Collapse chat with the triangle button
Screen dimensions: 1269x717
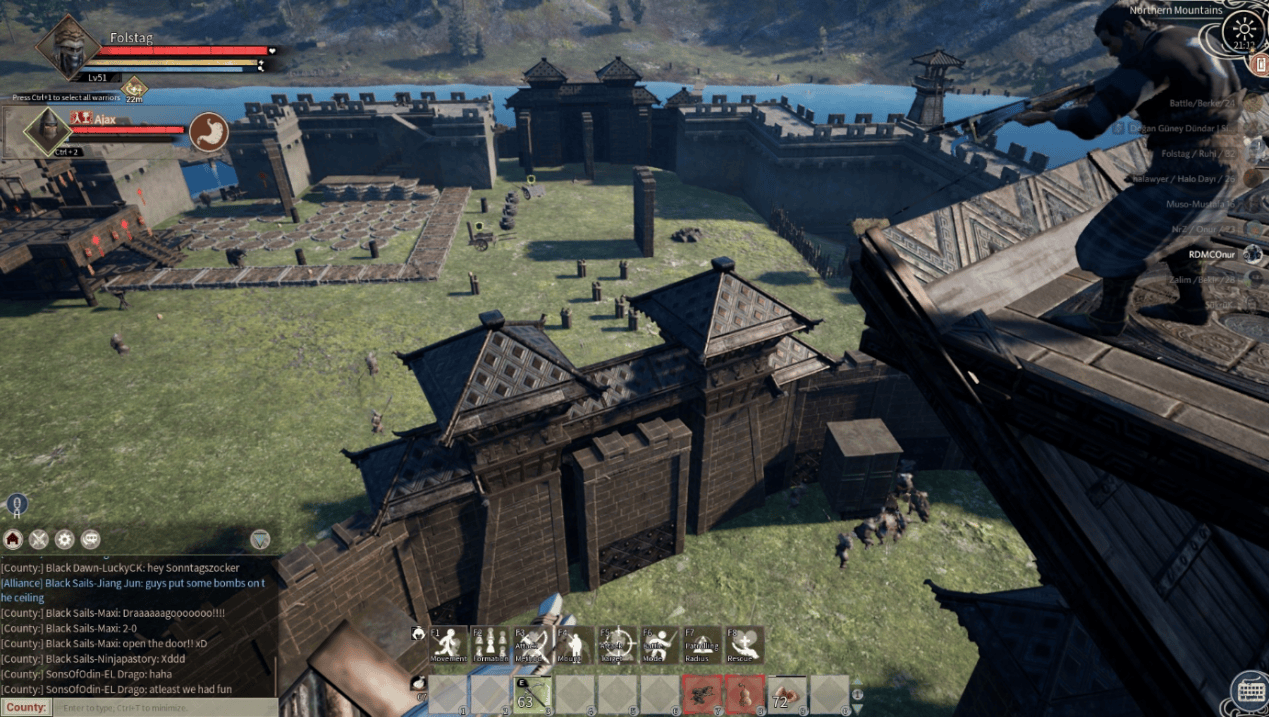pos(260,539)
